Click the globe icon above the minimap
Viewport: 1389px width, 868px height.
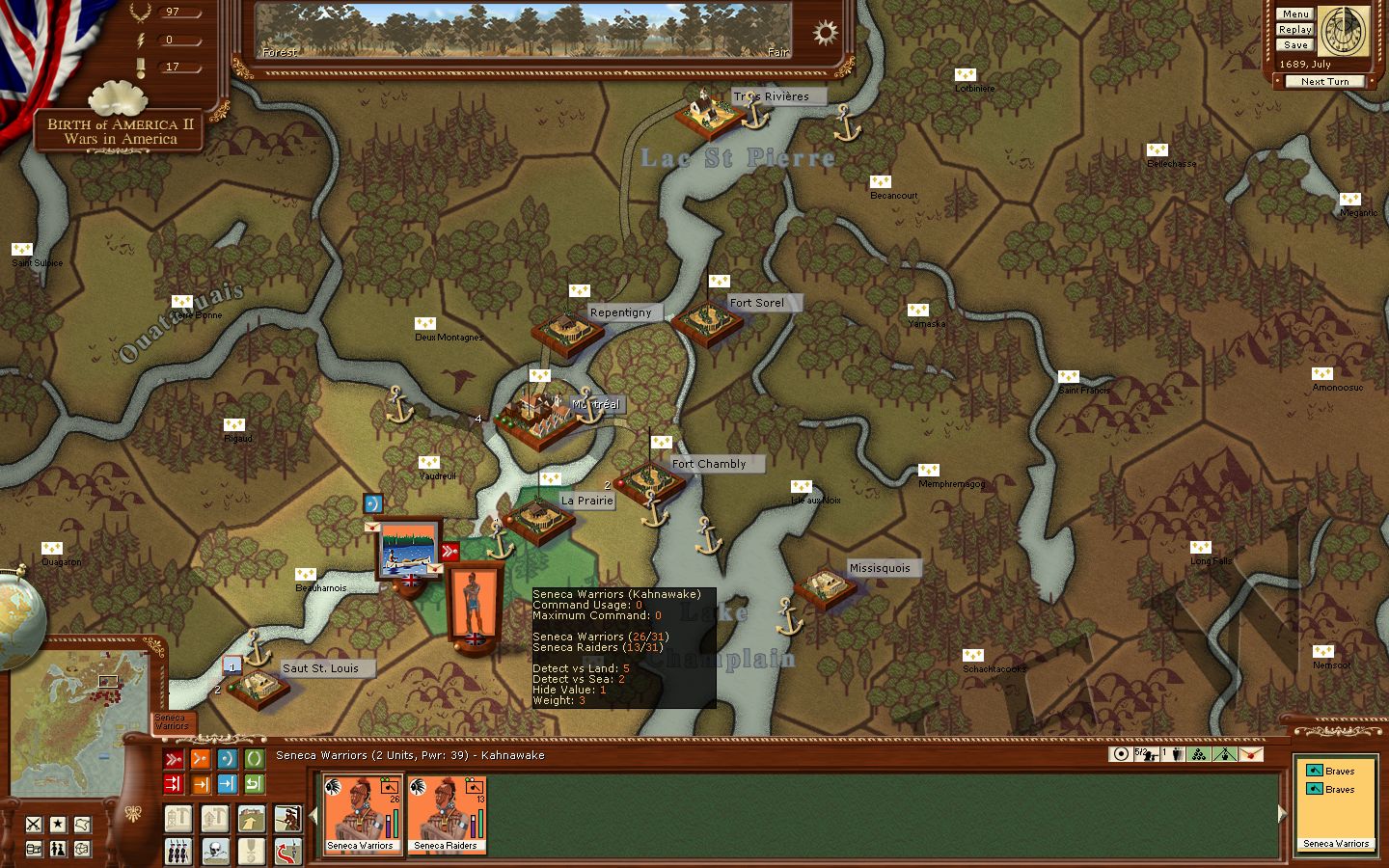[x=19, y=614]
